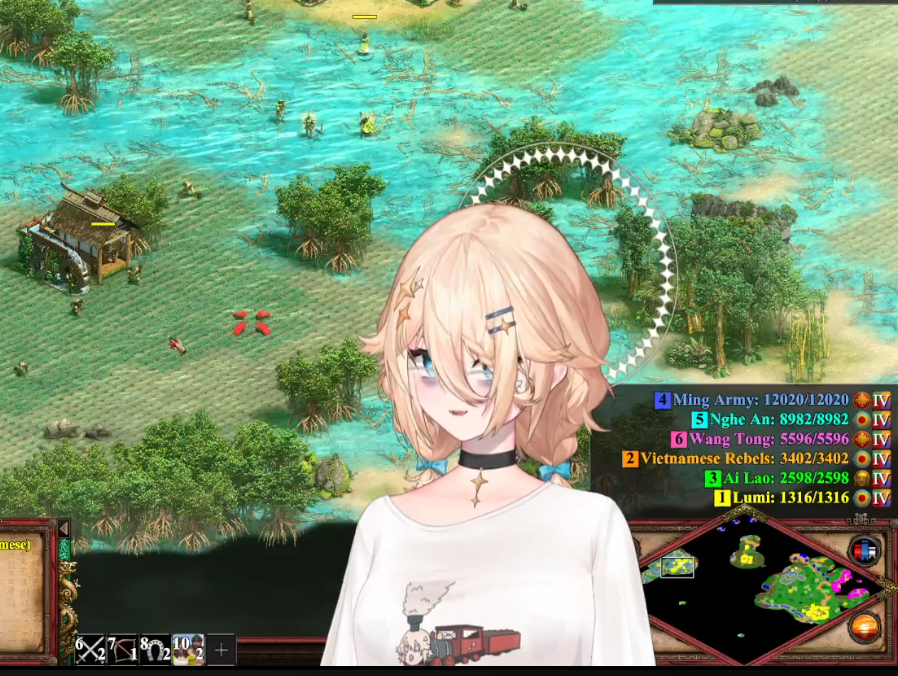Select the horseshoe control group 8
Image resolution: width=898 pixels, height=676 pixels.
click(154, 650)
